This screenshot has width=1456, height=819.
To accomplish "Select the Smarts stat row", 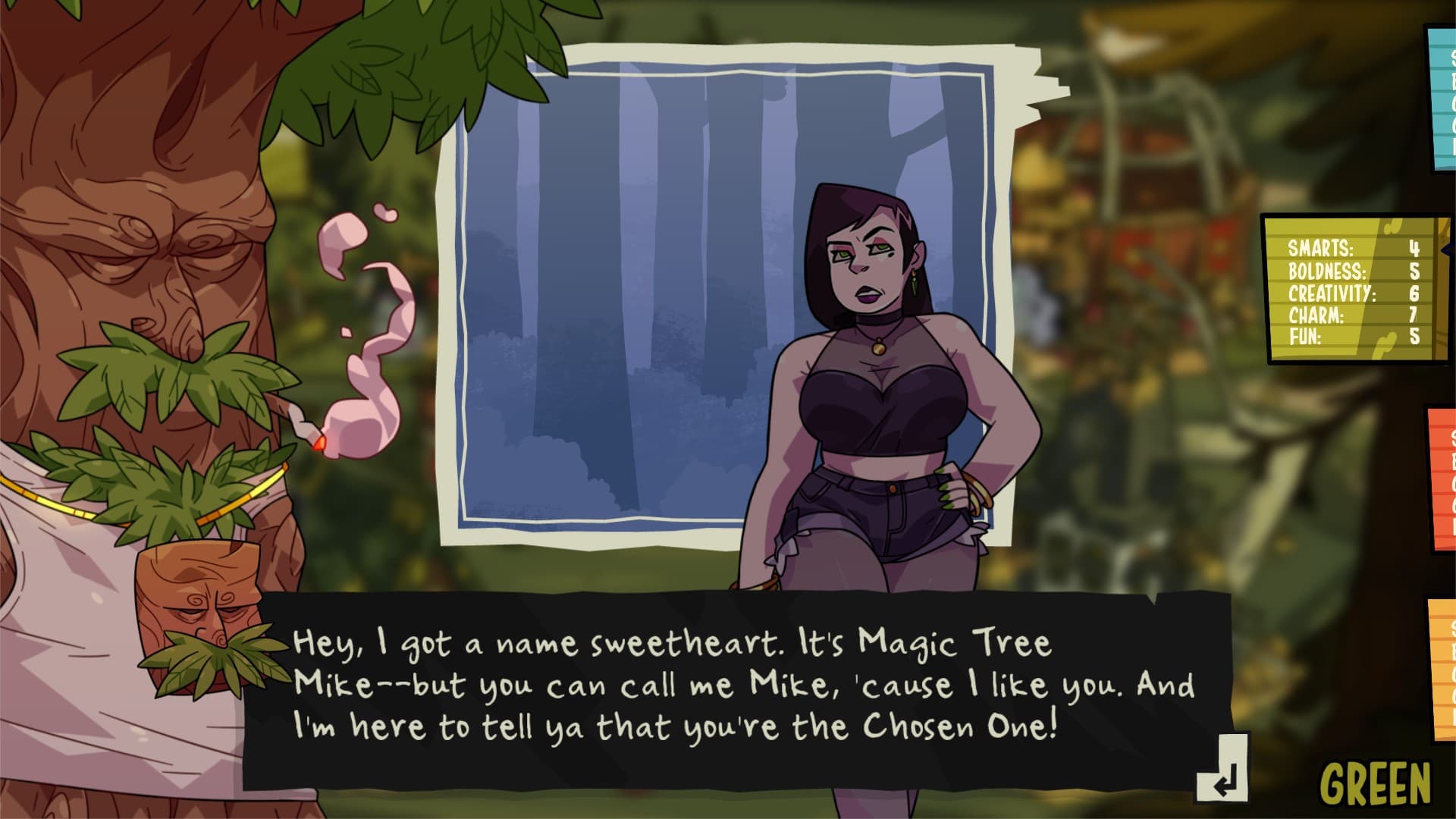I will click(1357, 248).
